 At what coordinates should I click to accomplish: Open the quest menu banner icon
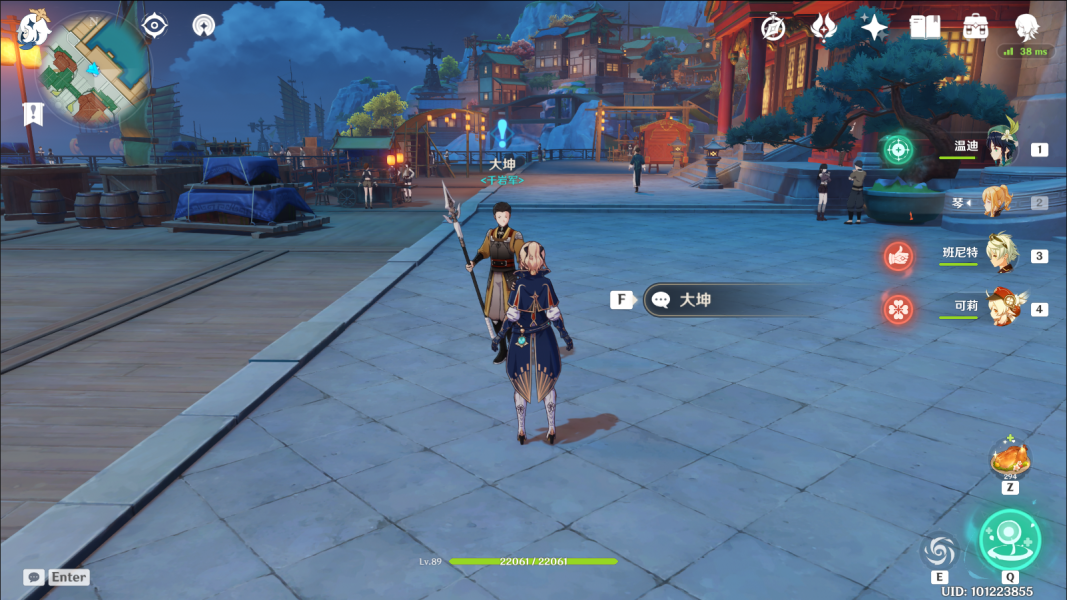33,114
